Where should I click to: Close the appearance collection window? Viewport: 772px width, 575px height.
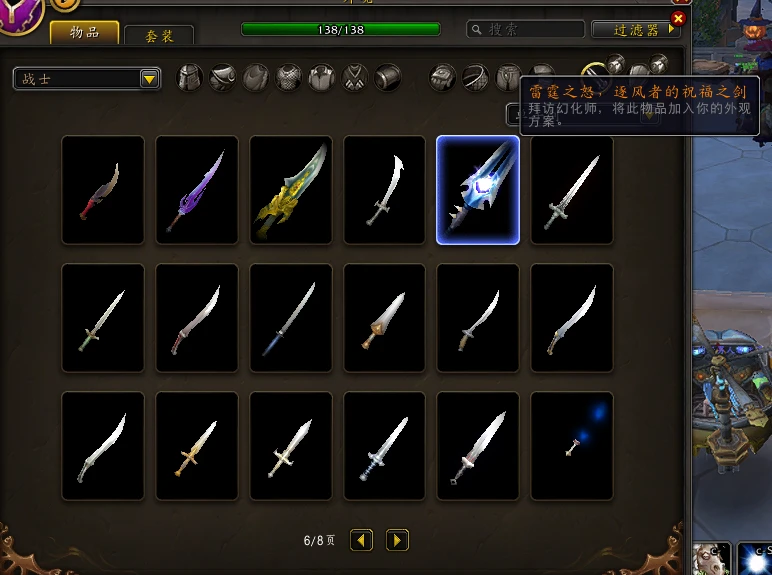(679, 18)
